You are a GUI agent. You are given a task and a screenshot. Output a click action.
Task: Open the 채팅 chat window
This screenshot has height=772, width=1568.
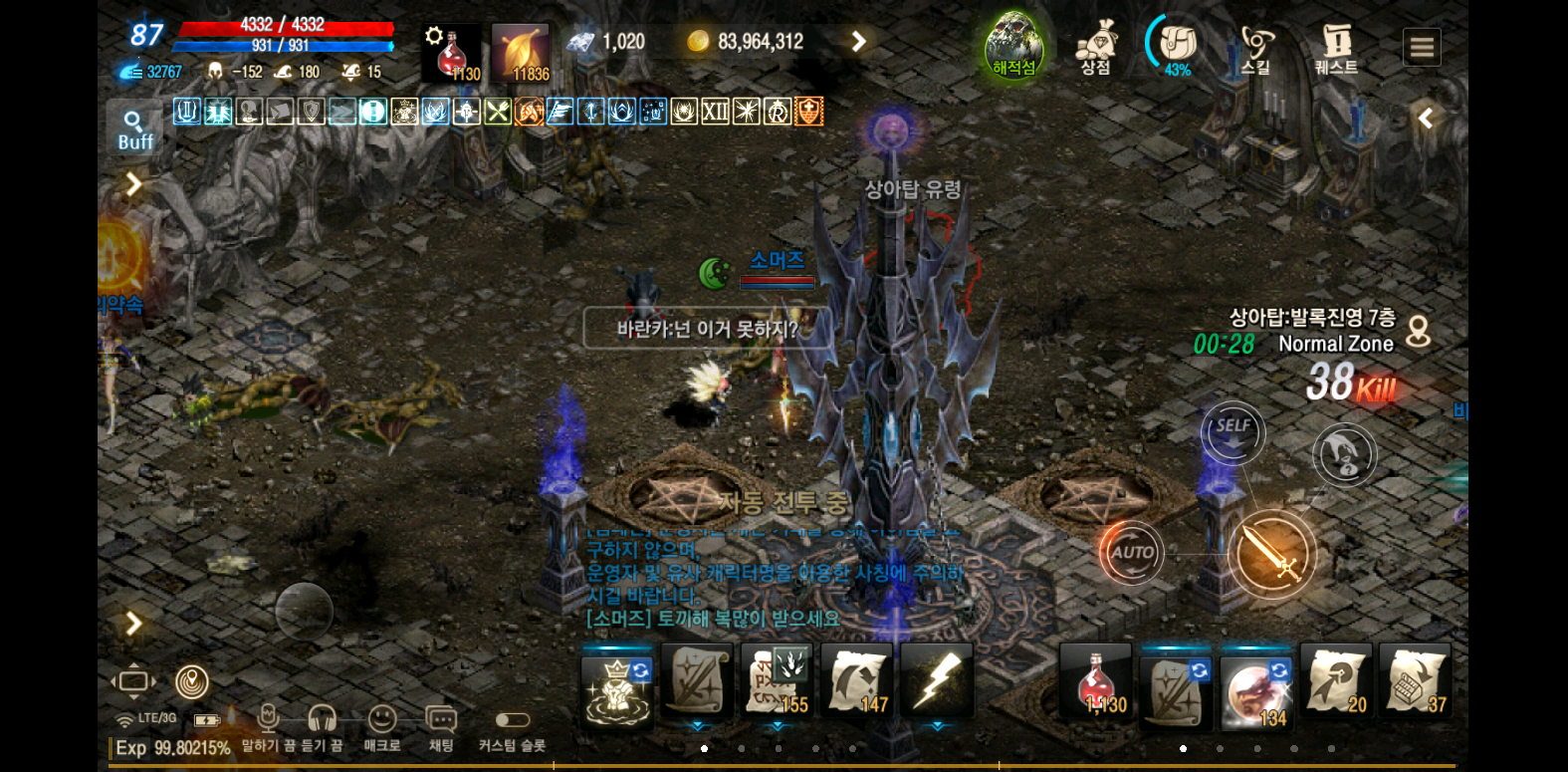pyautogui.click(x=441, y=727)
